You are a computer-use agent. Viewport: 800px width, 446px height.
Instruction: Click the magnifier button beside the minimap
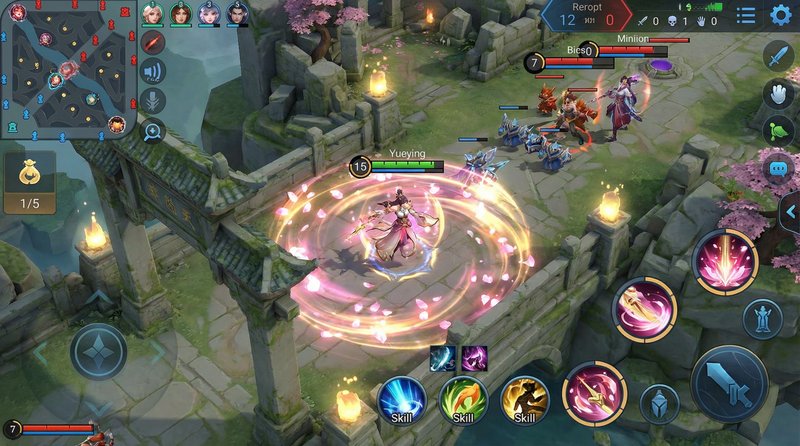[x=152, y=130]
